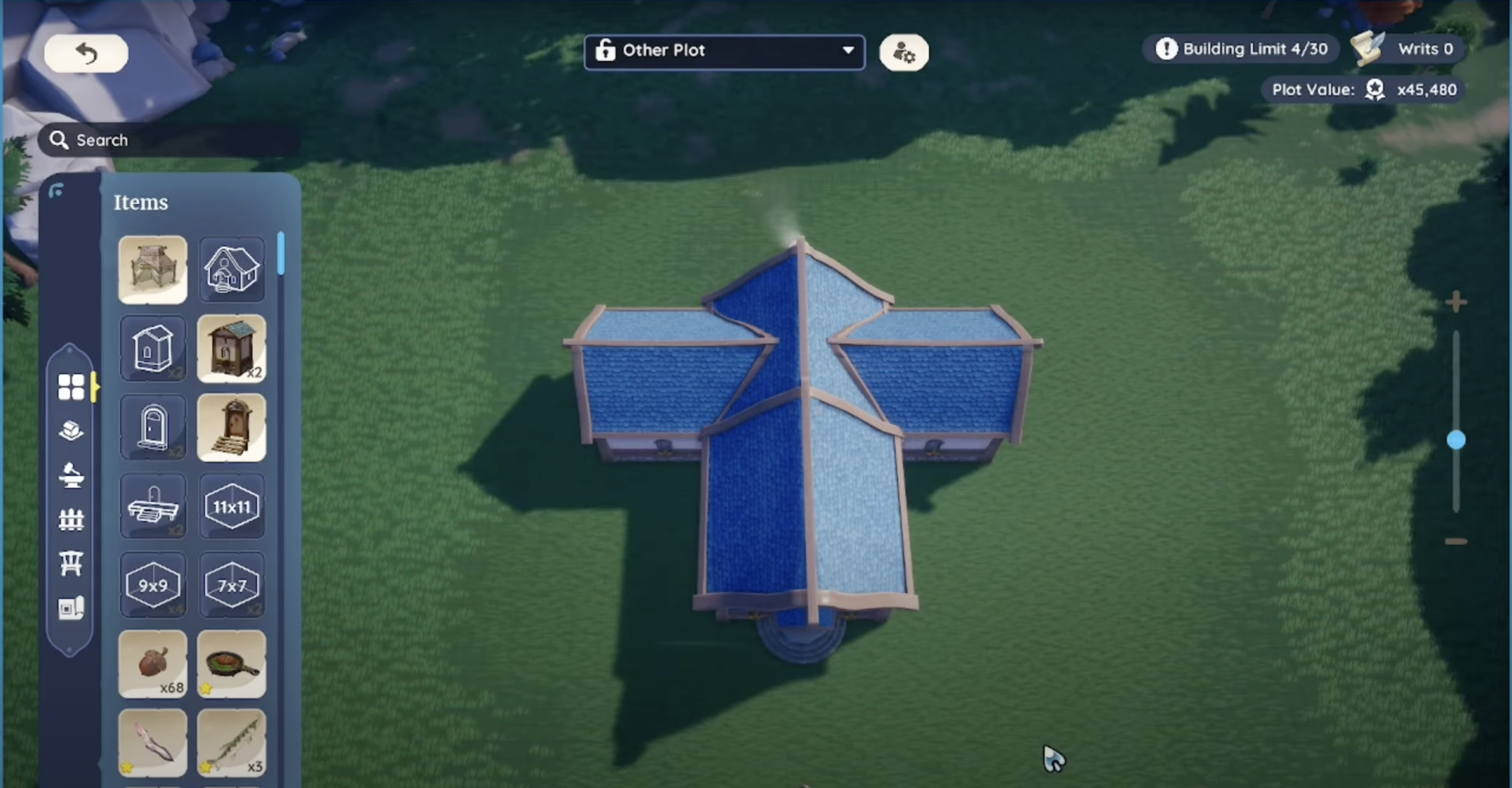Toggle the Items panel collapse arrow

[57, 190]
